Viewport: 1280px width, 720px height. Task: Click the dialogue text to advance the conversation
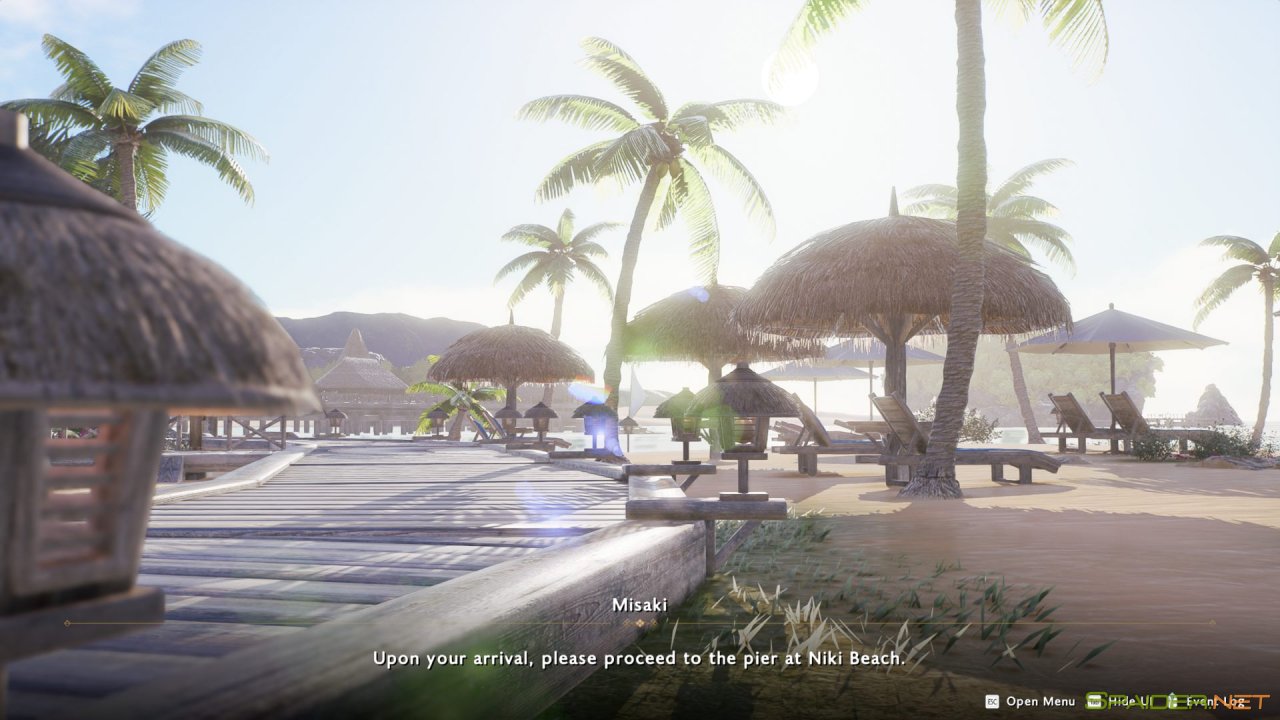[x=640, y=659]
